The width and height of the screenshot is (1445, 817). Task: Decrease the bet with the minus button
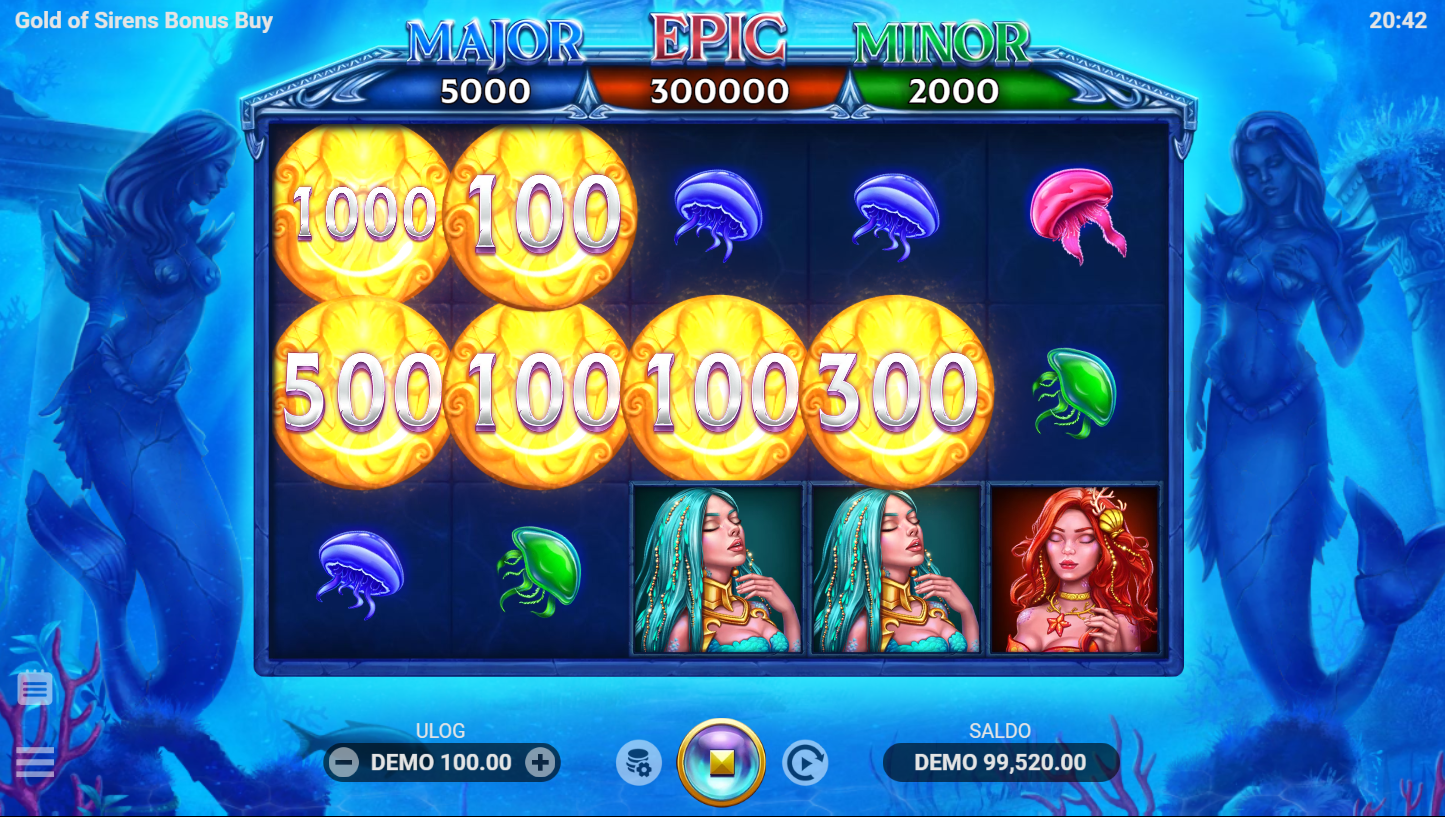[x=344, y=763]
